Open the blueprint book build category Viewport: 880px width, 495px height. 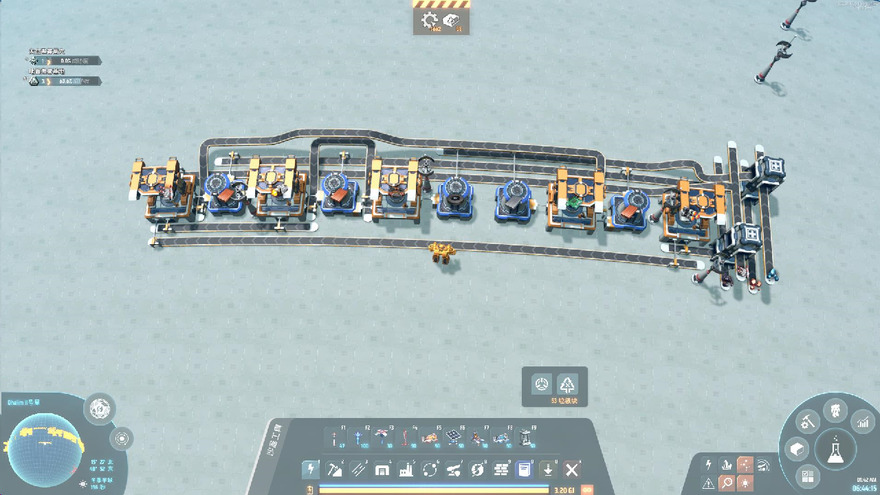click(524, 469)
